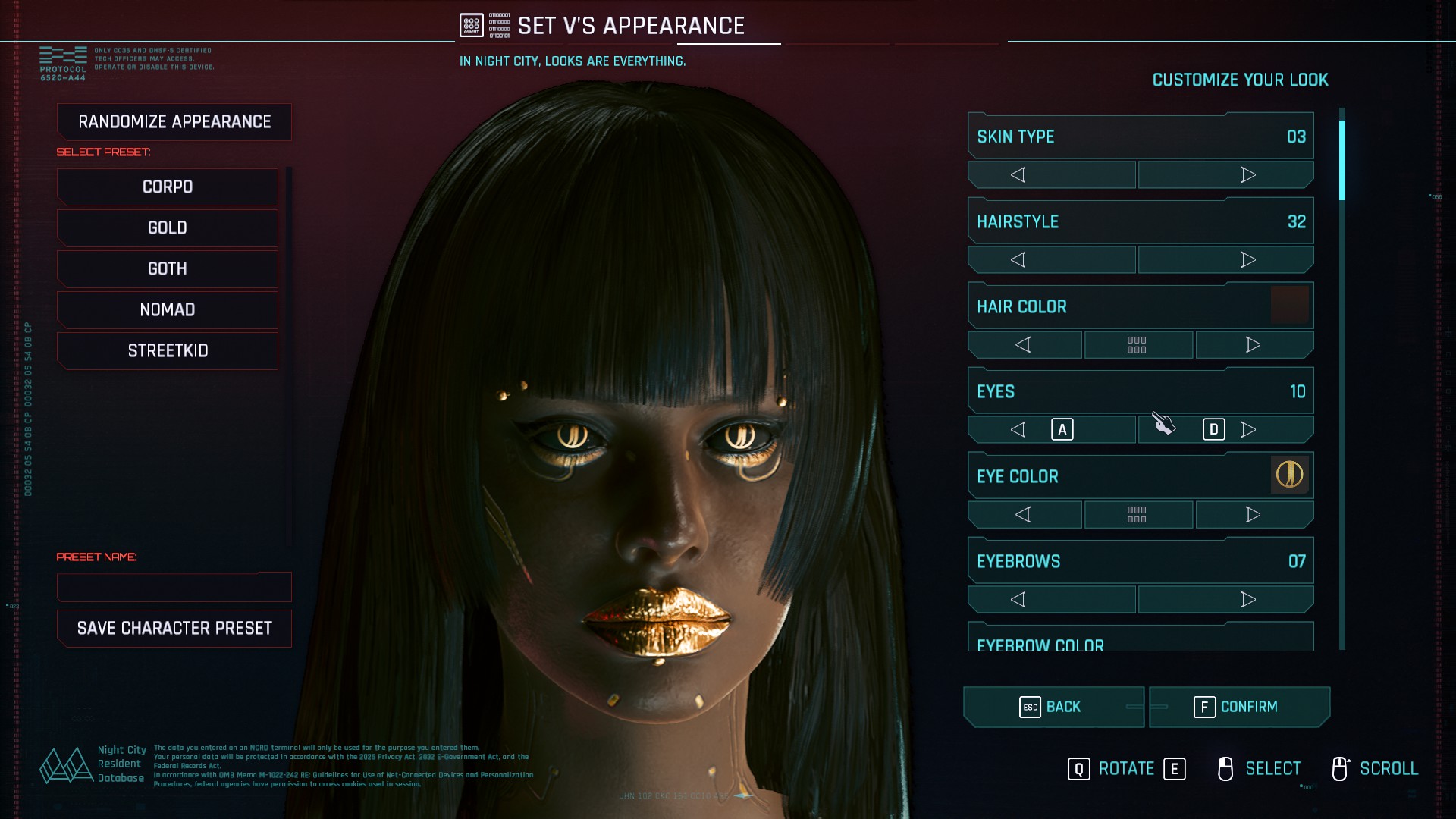Click the preset name text field
Image resolution: width=1456 pixels, height=819 pixels.
[174, 587]
